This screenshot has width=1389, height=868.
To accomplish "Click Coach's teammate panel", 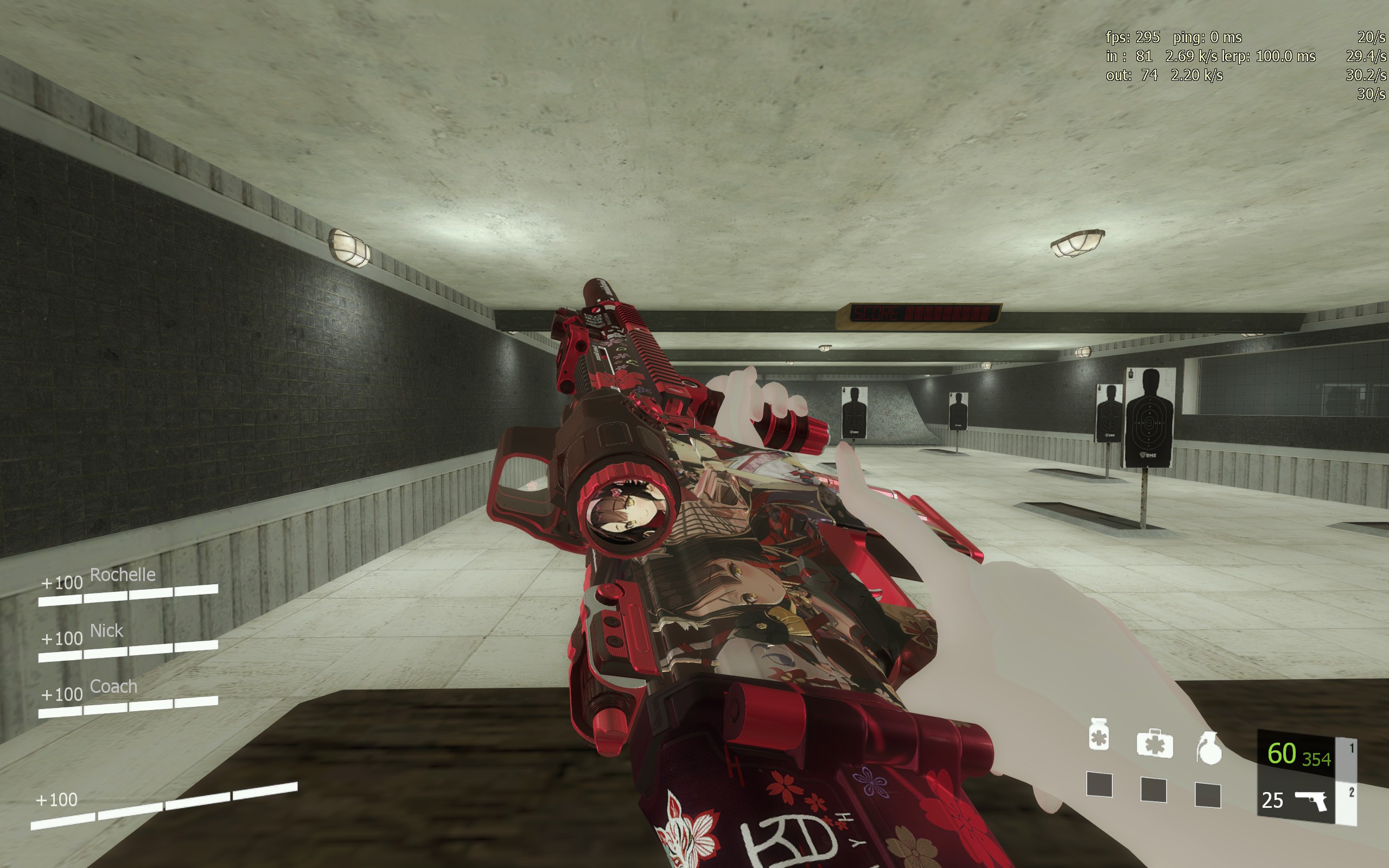I will (x=128, y=698).
